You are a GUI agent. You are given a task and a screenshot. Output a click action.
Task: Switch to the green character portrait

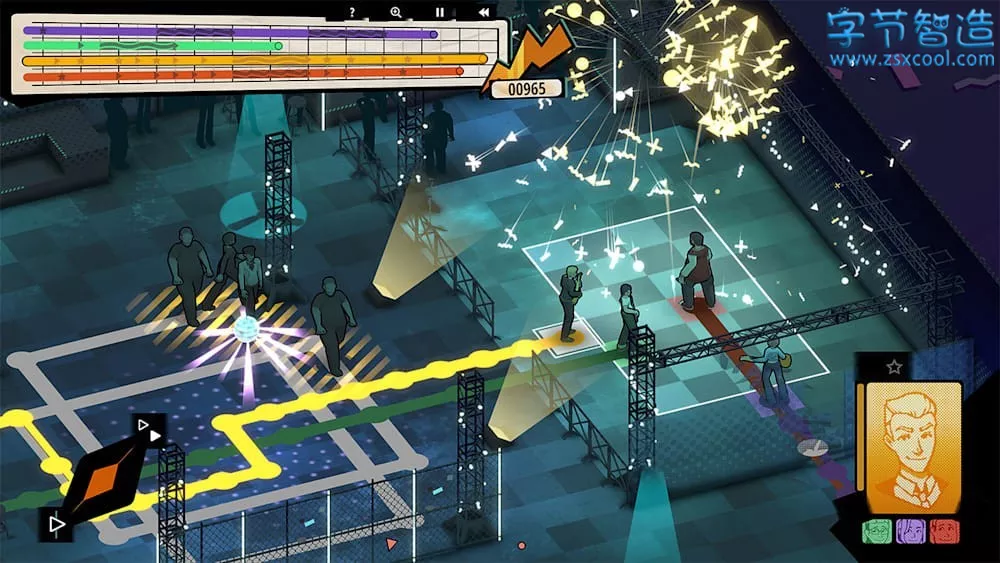pyautogui.click(x=876, y=531)
